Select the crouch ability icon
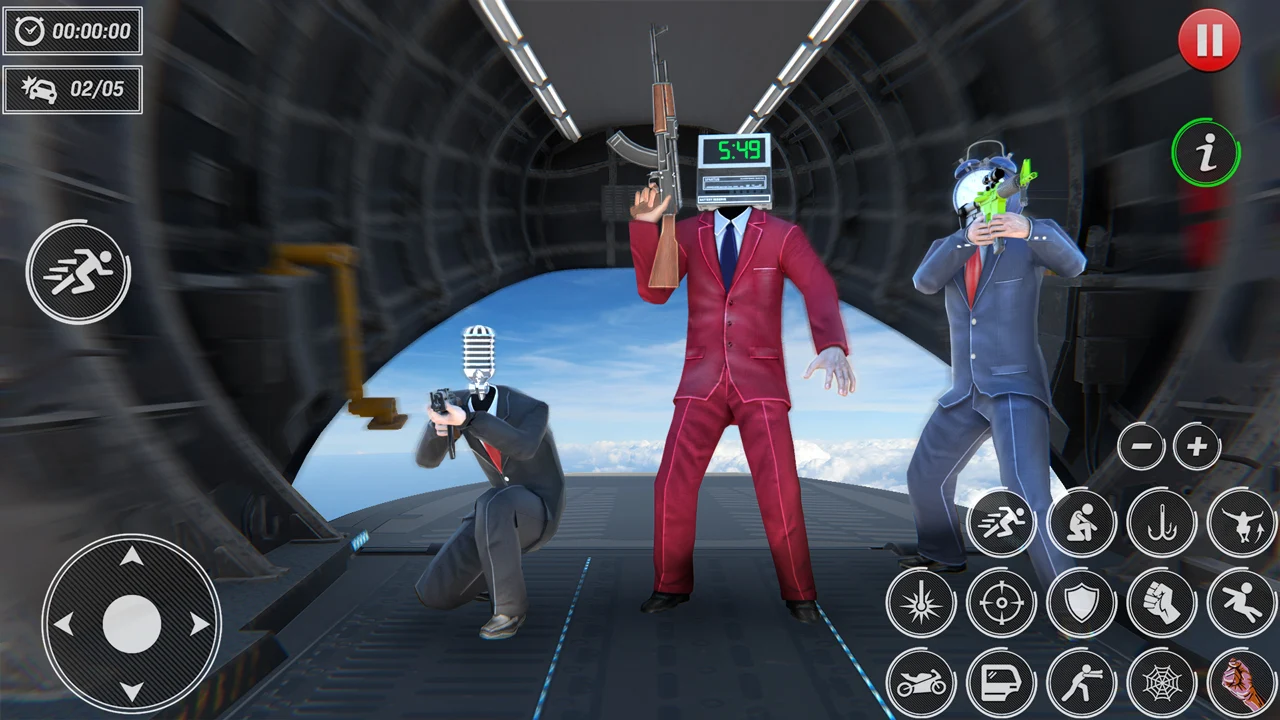This screenshot has height=720, width=1280. click(1081, 523)
